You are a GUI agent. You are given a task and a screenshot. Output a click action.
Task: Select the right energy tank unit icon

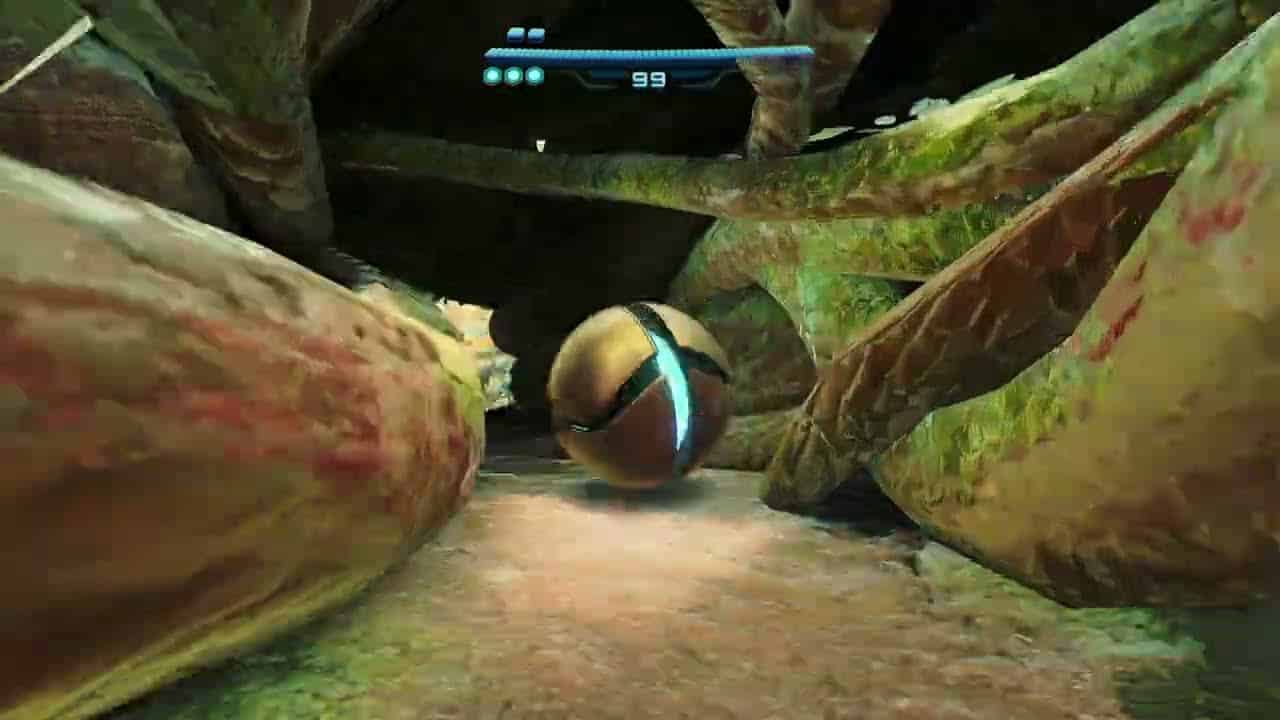(537, 34)
